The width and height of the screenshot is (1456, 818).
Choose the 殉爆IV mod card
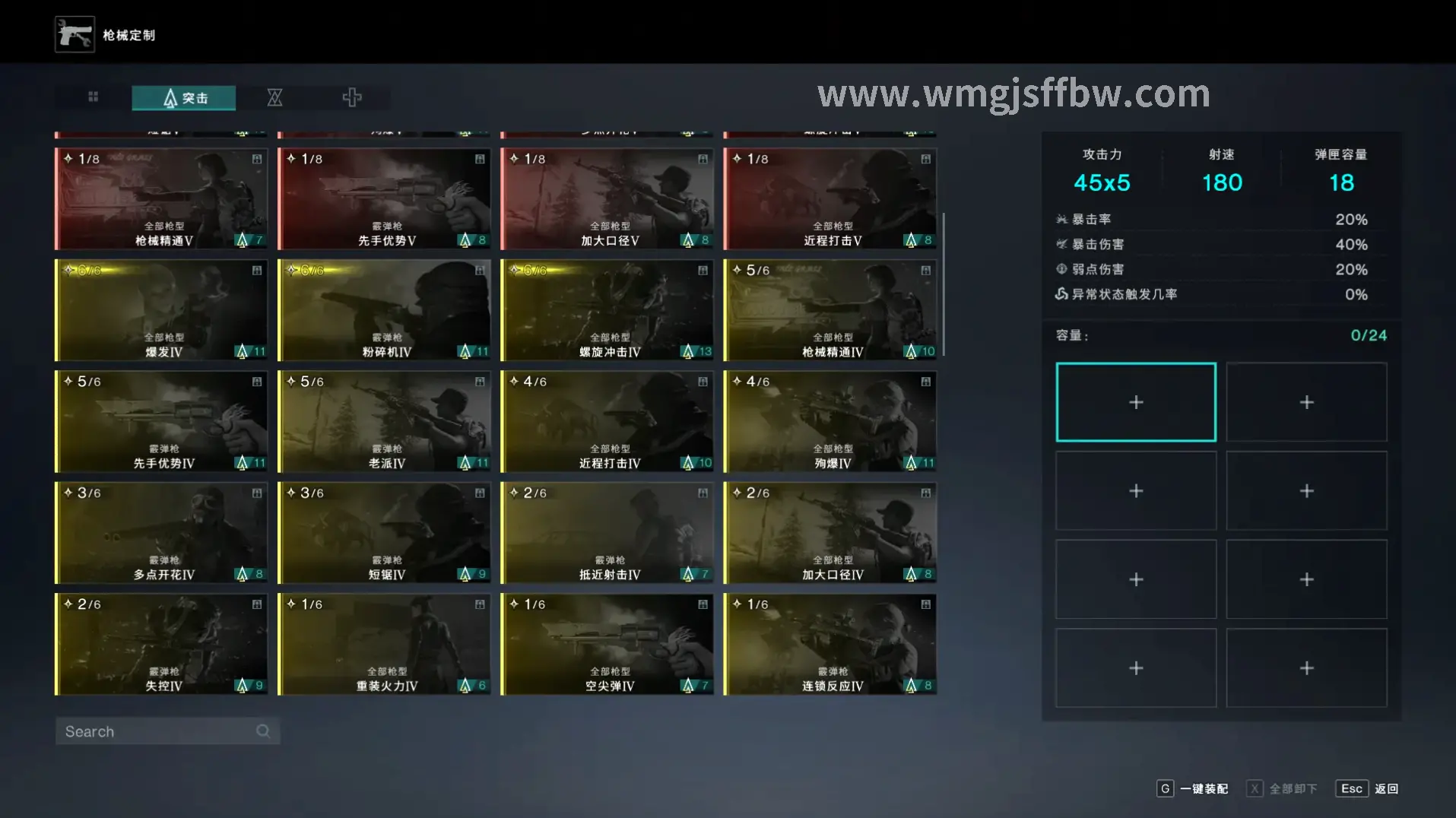830,422
